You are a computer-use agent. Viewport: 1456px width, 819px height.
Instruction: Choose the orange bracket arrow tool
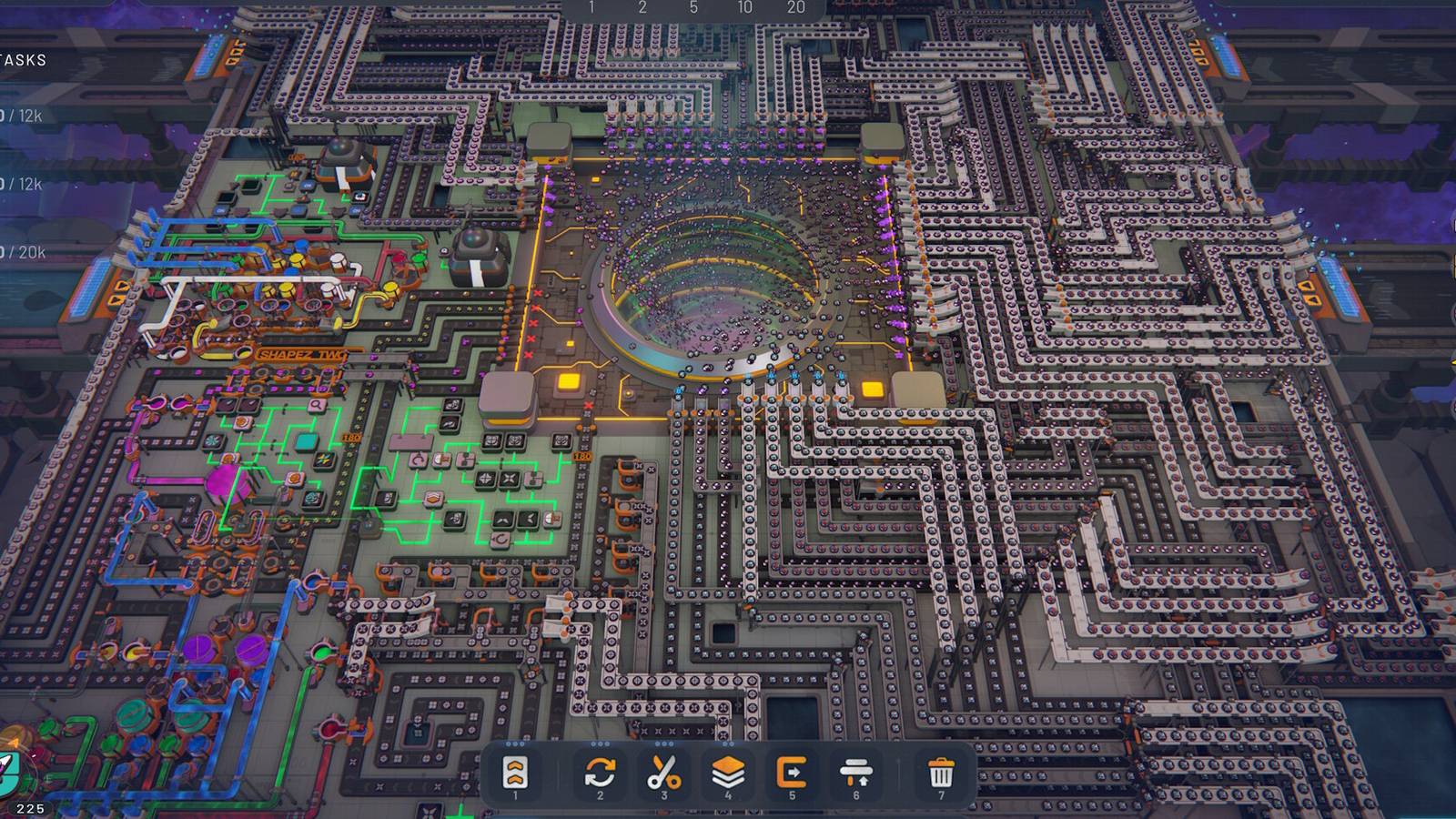pos(792,773)
